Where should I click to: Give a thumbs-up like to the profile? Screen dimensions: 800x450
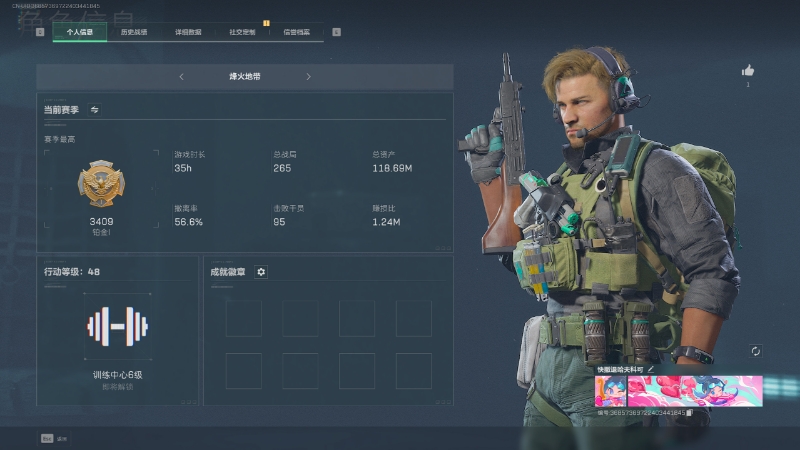tap(747, 71)
